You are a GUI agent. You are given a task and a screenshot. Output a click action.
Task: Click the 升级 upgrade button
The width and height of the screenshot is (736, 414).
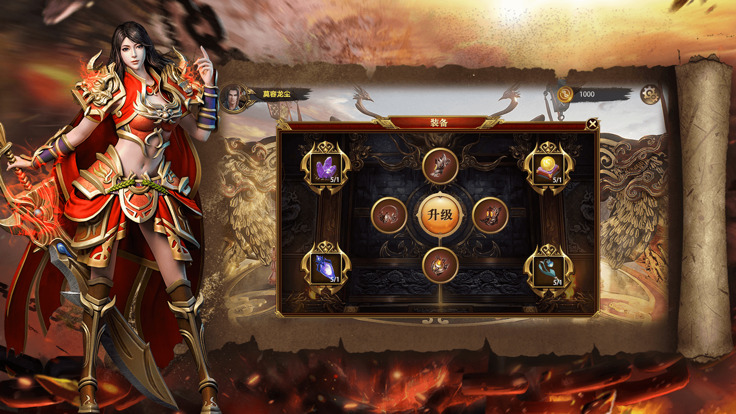pos(439,215)
